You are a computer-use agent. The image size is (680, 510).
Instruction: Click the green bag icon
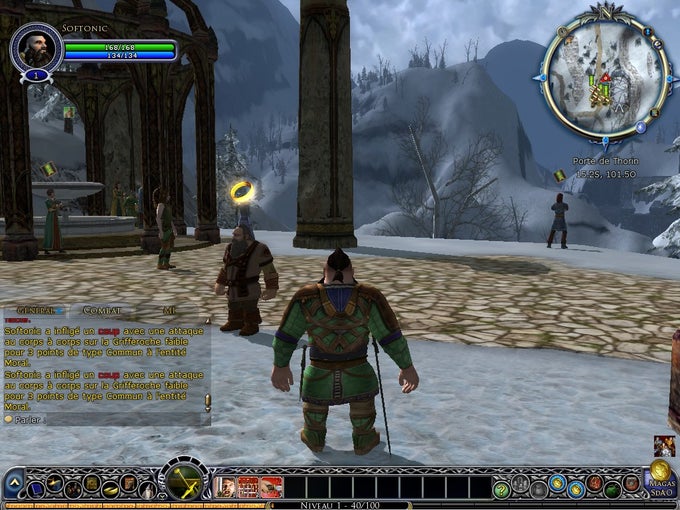[611, 489]
